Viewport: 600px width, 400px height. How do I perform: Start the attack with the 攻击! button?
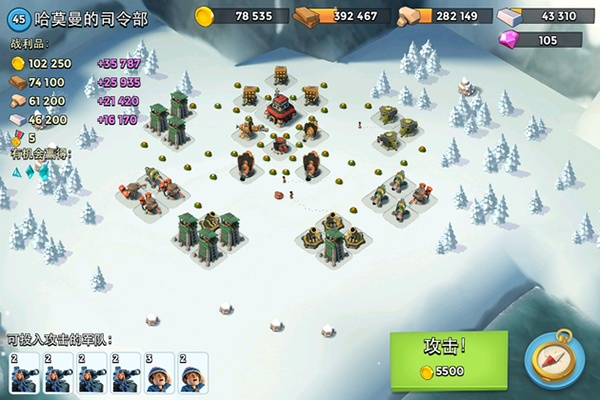point(447,356)
